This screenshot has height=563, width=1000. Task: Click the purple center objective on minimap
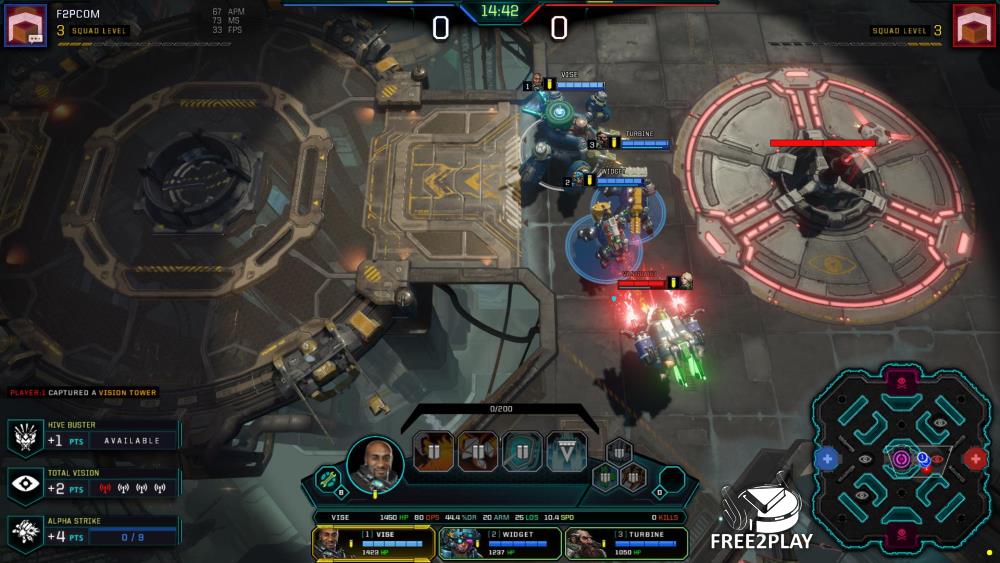(x=901, y=459)
